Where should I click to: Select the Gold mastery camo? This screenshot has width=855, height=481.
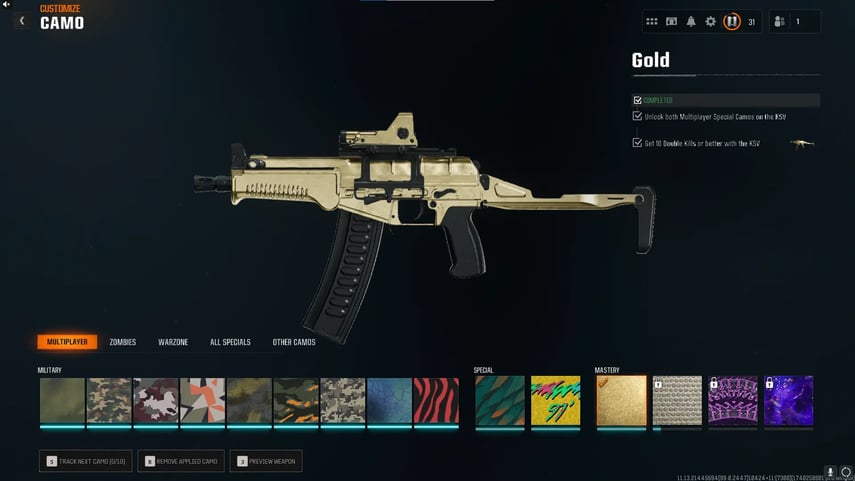(x=621, y=400)
